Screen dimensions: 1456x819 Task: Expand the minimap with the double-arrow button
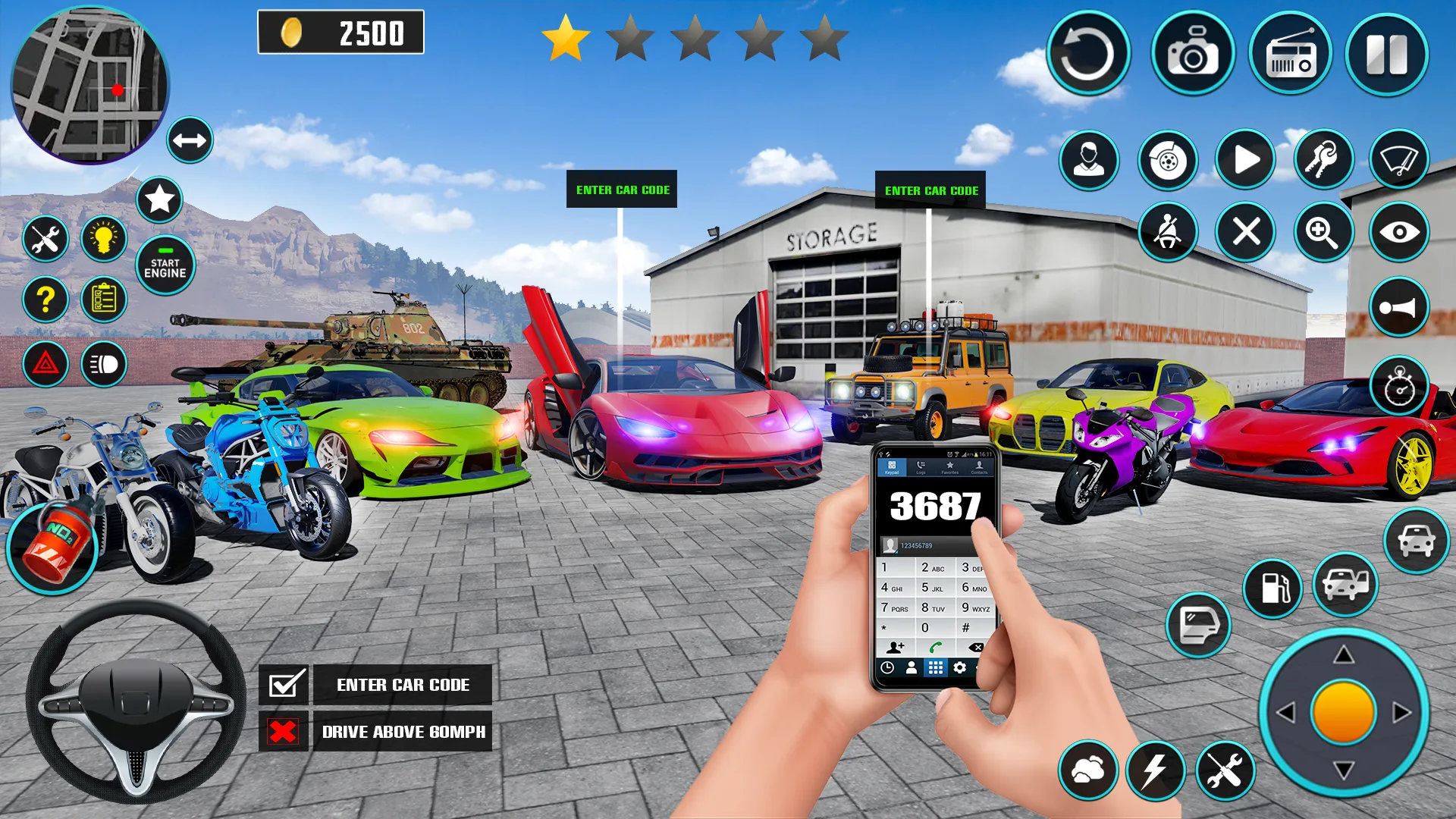point(190,140)
